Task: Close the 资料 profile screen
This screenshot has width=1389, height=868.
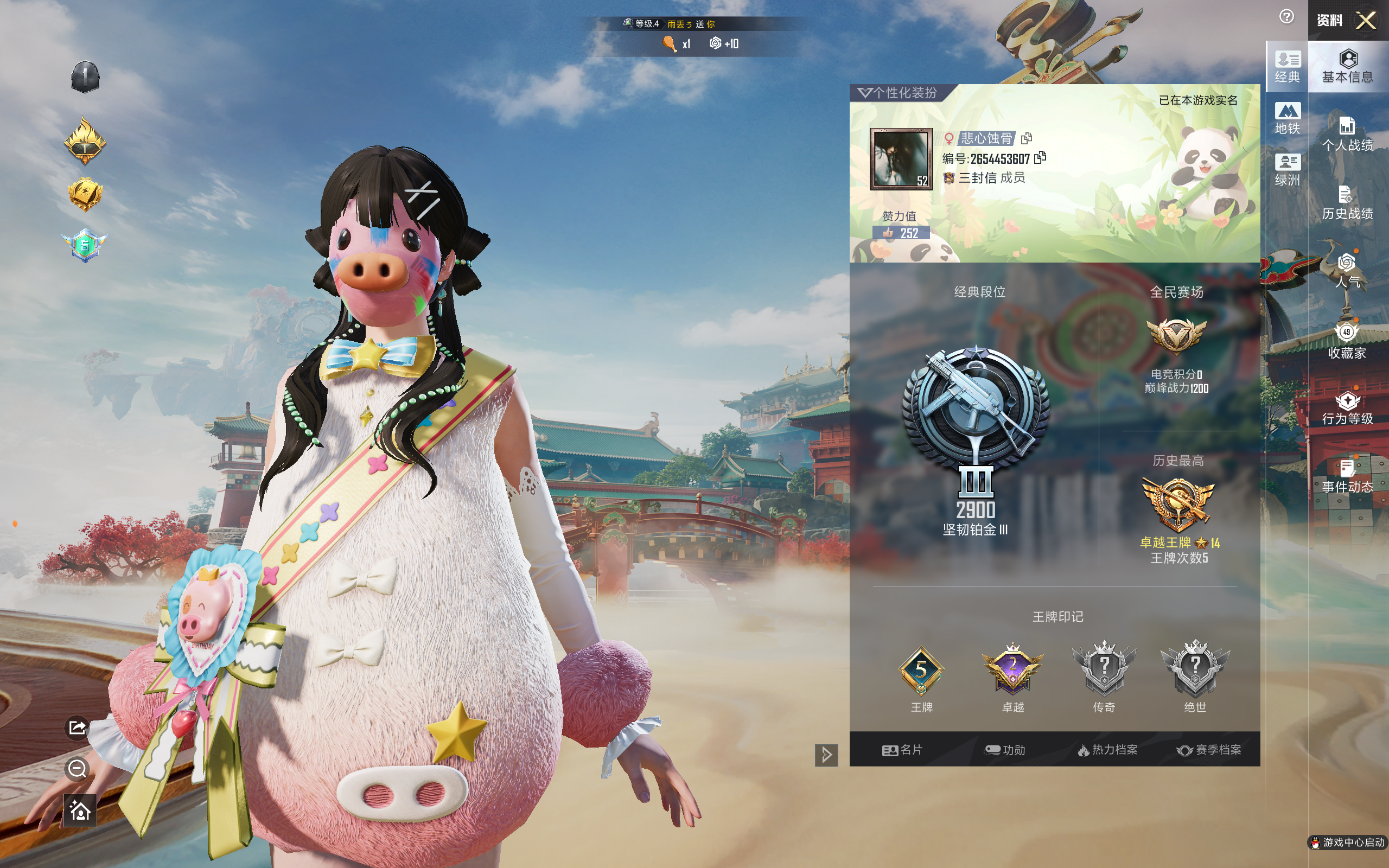Action: click(1366, 21)
